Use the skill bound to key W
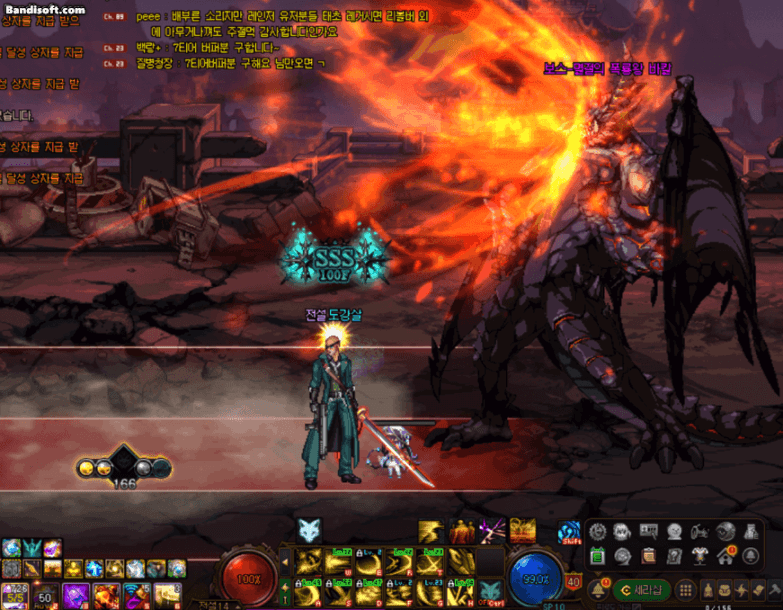 point(337,561)
